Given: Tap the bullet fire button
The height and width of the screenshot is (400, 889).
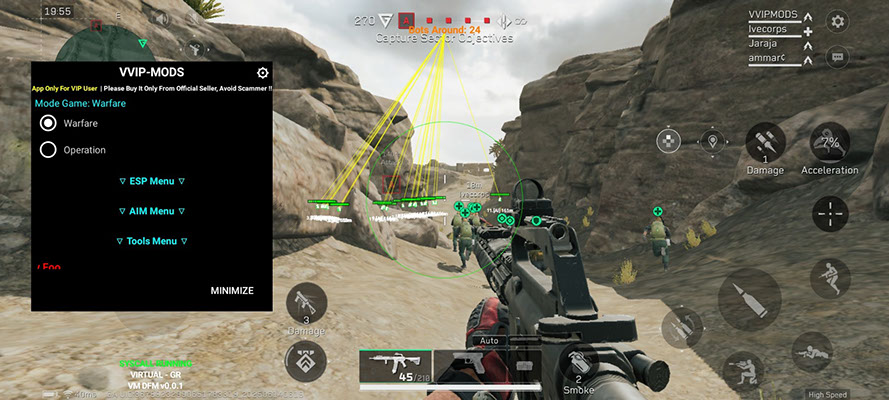Looking at the screenshot, I should (749, 299).
